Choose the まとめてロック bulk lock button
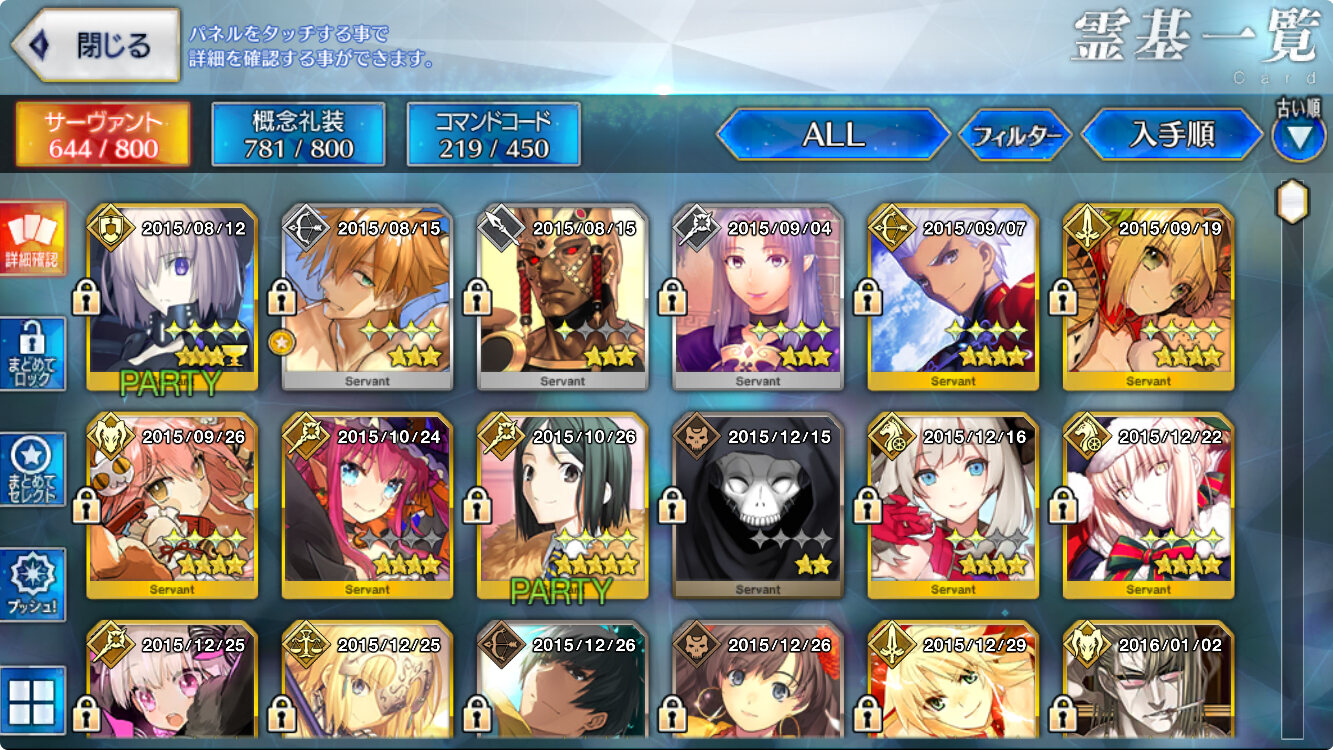The height and width of the screenshot is (750, 1333). click(33, 354)
